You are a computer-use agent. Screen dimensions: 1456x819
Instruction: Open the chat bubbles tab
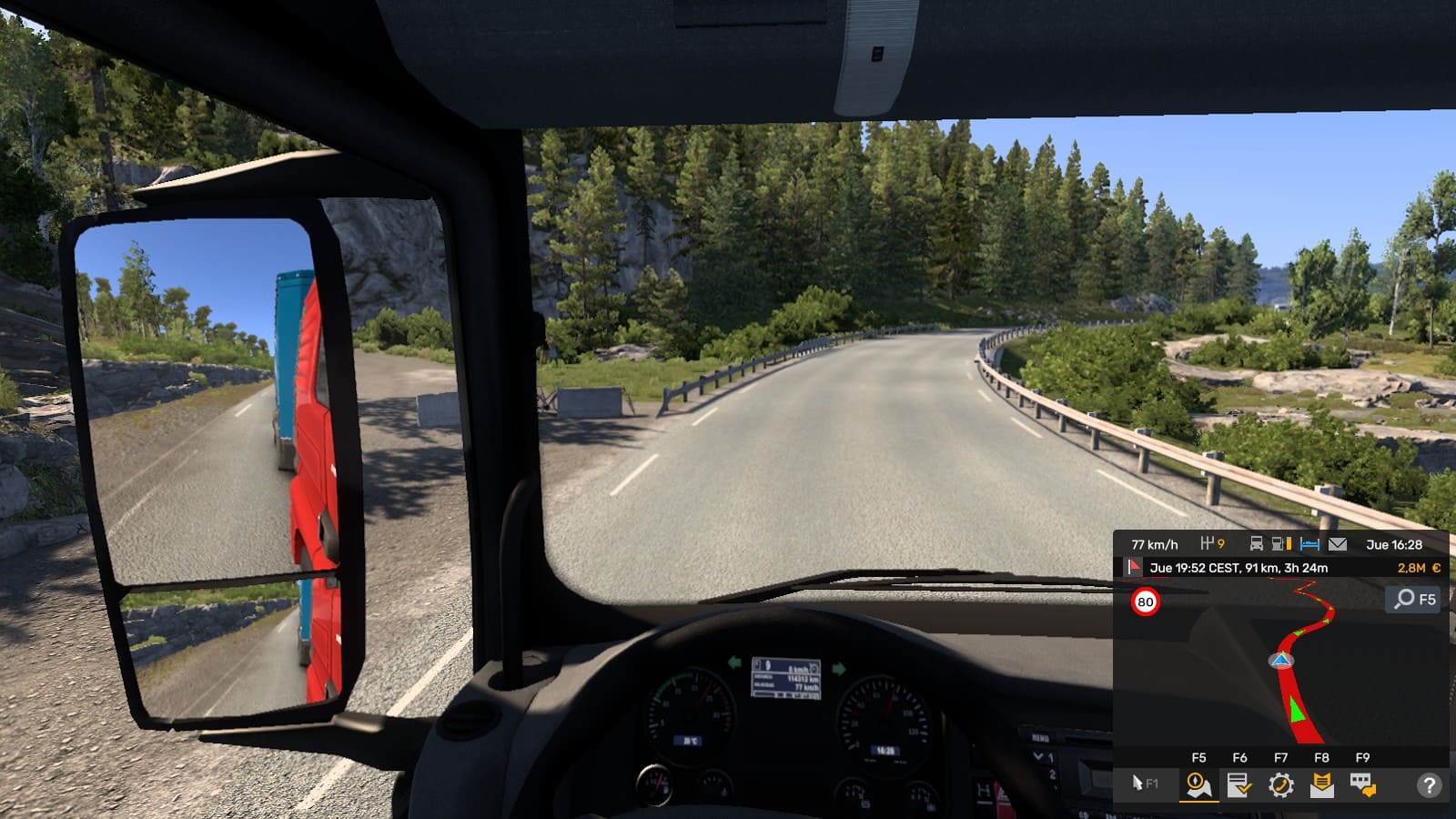coord(1362,784)
